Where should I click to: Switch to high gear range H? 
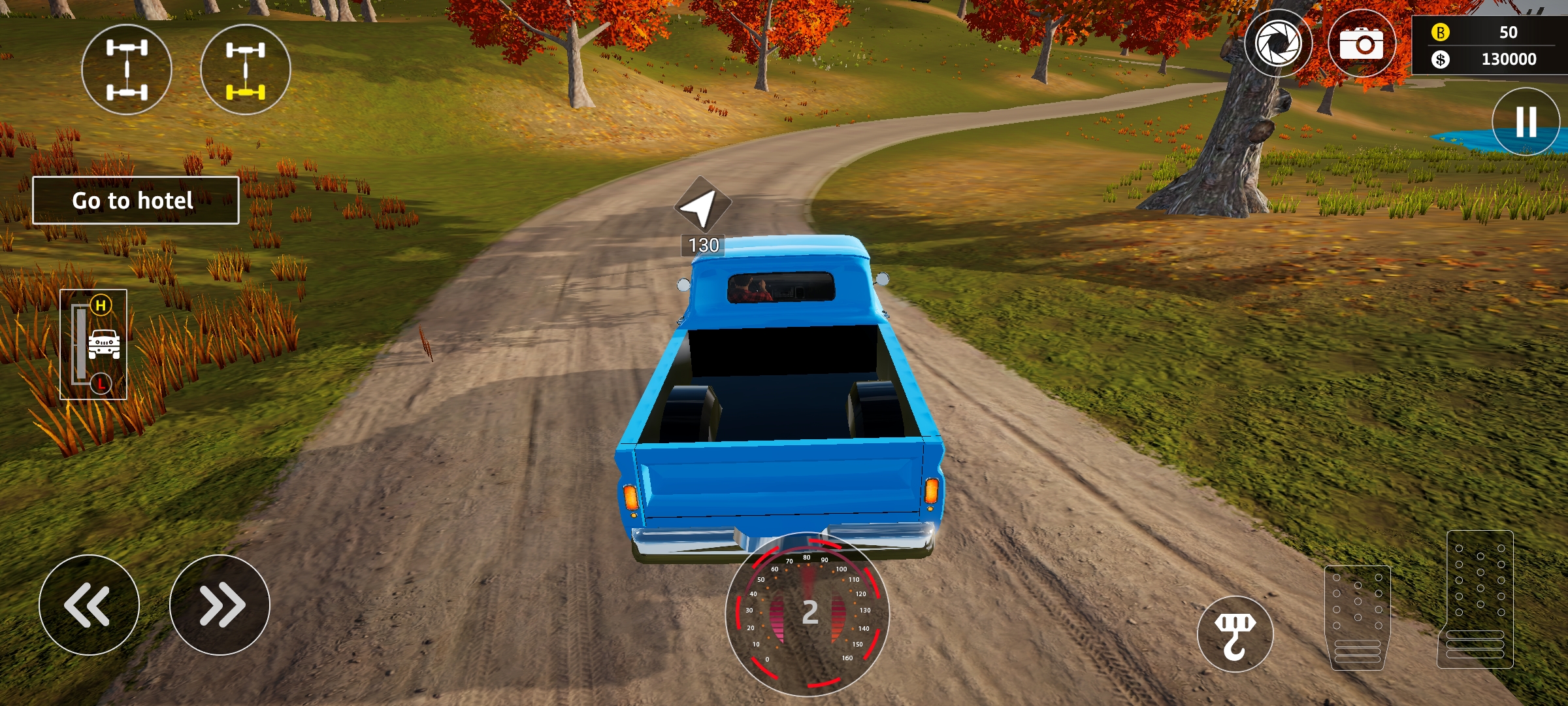point(101,305)
